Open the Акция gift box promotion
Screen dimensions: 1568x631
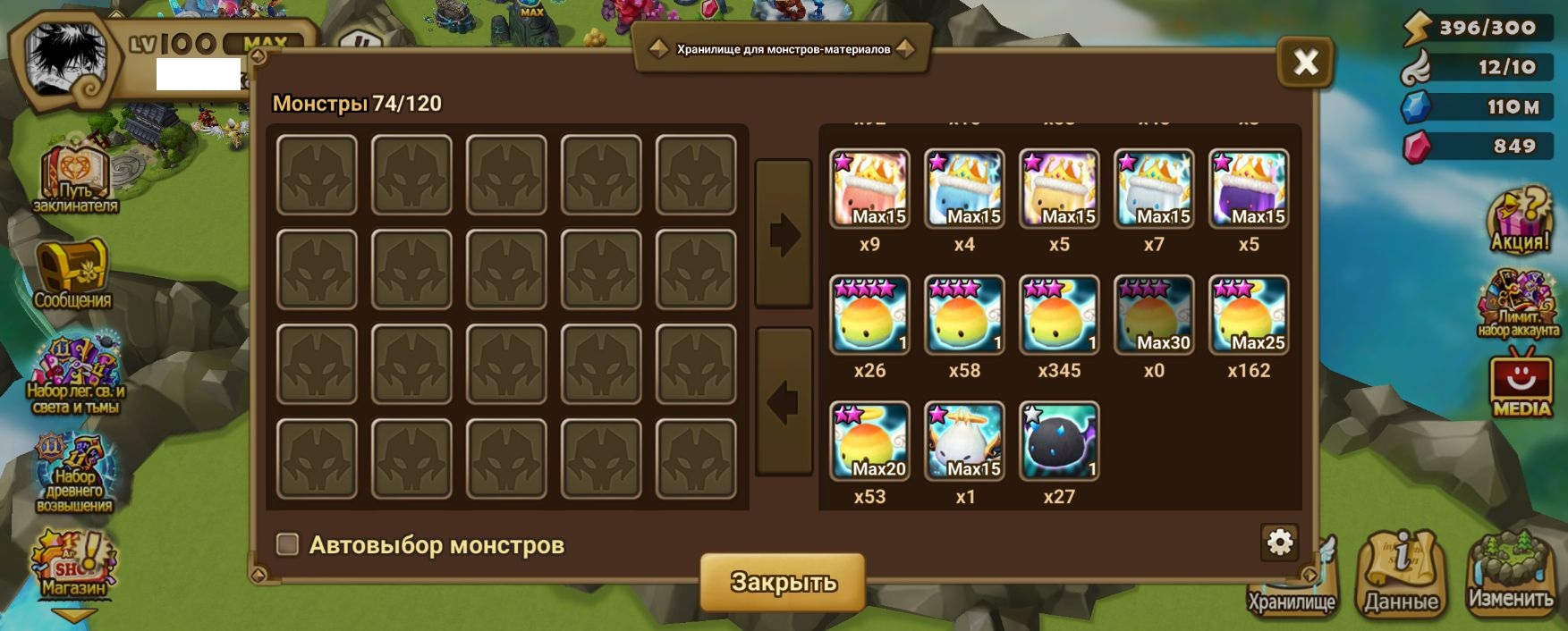[1519, 221]
